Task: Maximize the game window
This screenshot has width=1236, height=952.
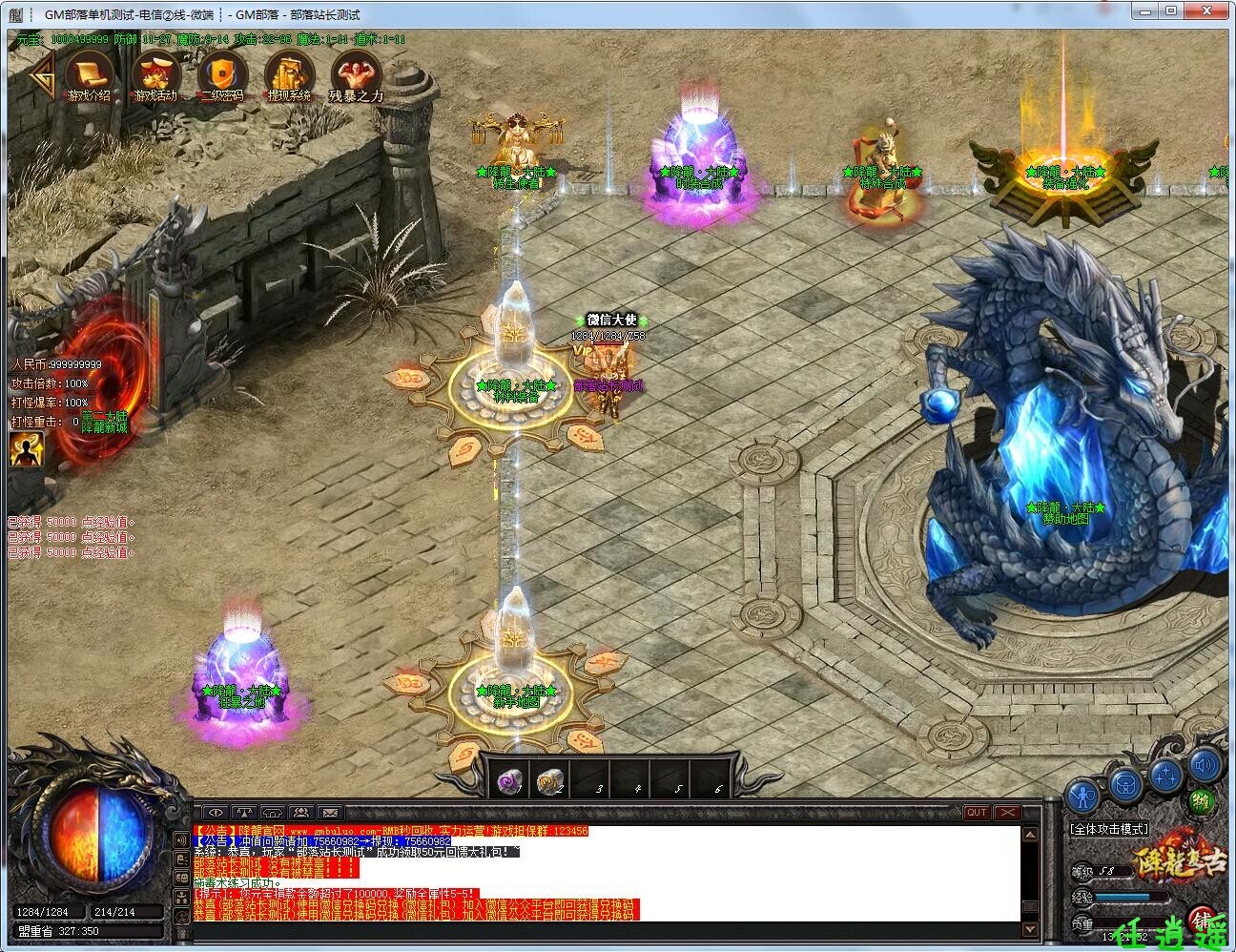Action: 1172,11
